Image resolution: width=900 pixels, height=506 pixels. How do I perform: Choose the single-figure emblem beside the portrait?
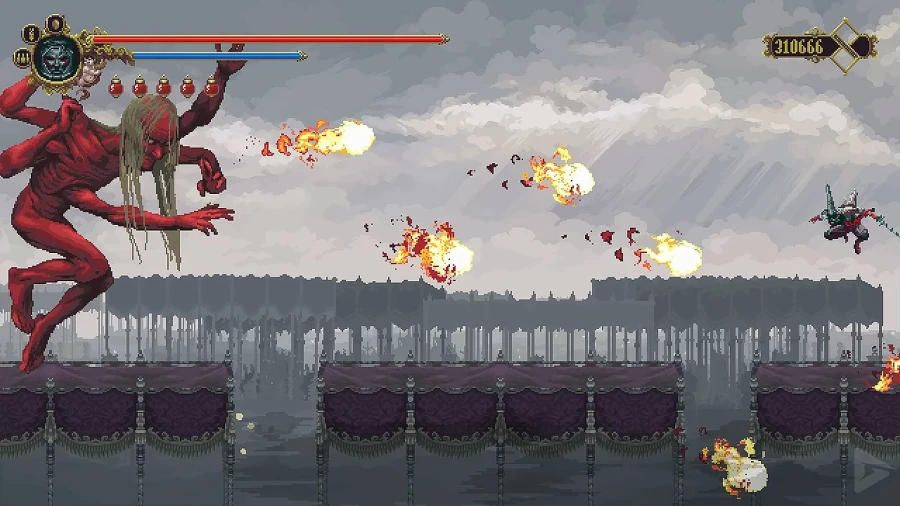(x=29, y=33)
